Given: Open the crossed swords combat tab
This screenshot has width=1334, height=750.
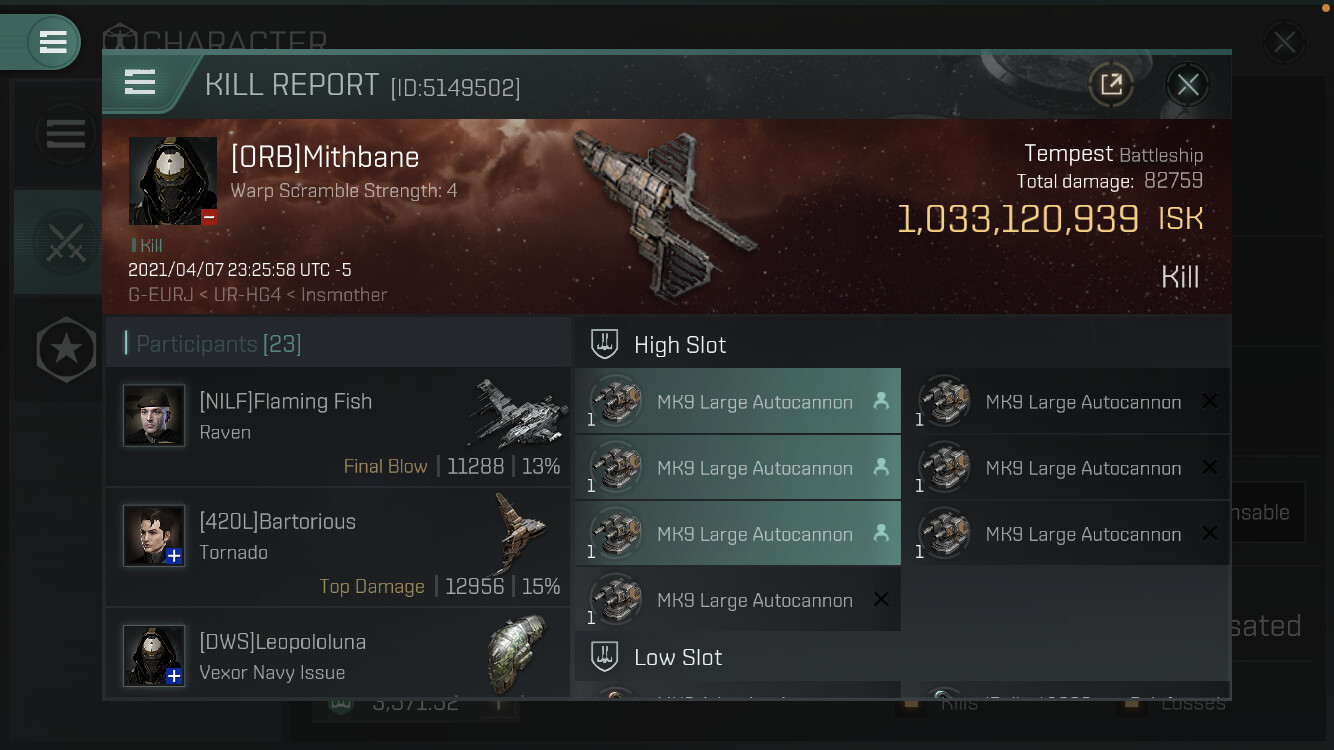Looking at the screenshot, I should click(x=65, y=242).
